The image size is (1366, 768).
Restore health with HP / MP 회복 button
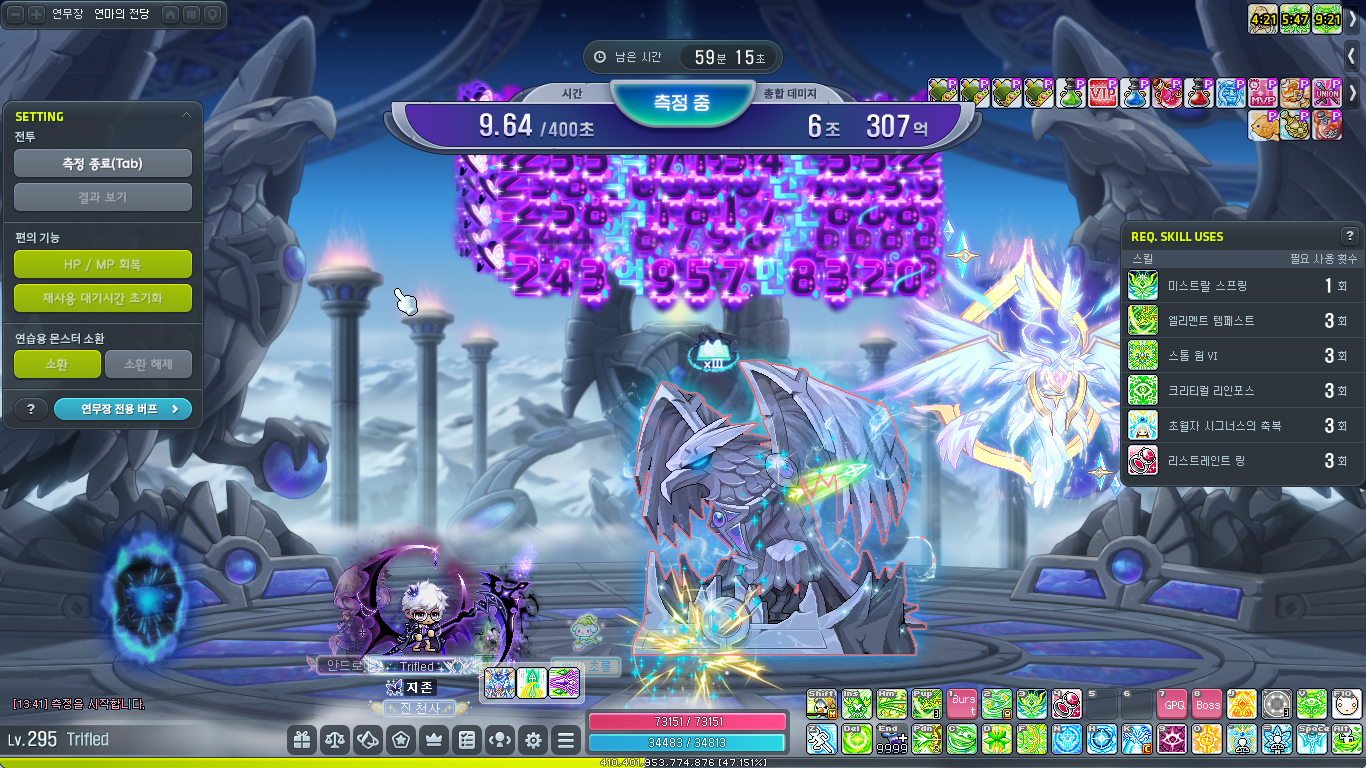(x=103, y=264)
